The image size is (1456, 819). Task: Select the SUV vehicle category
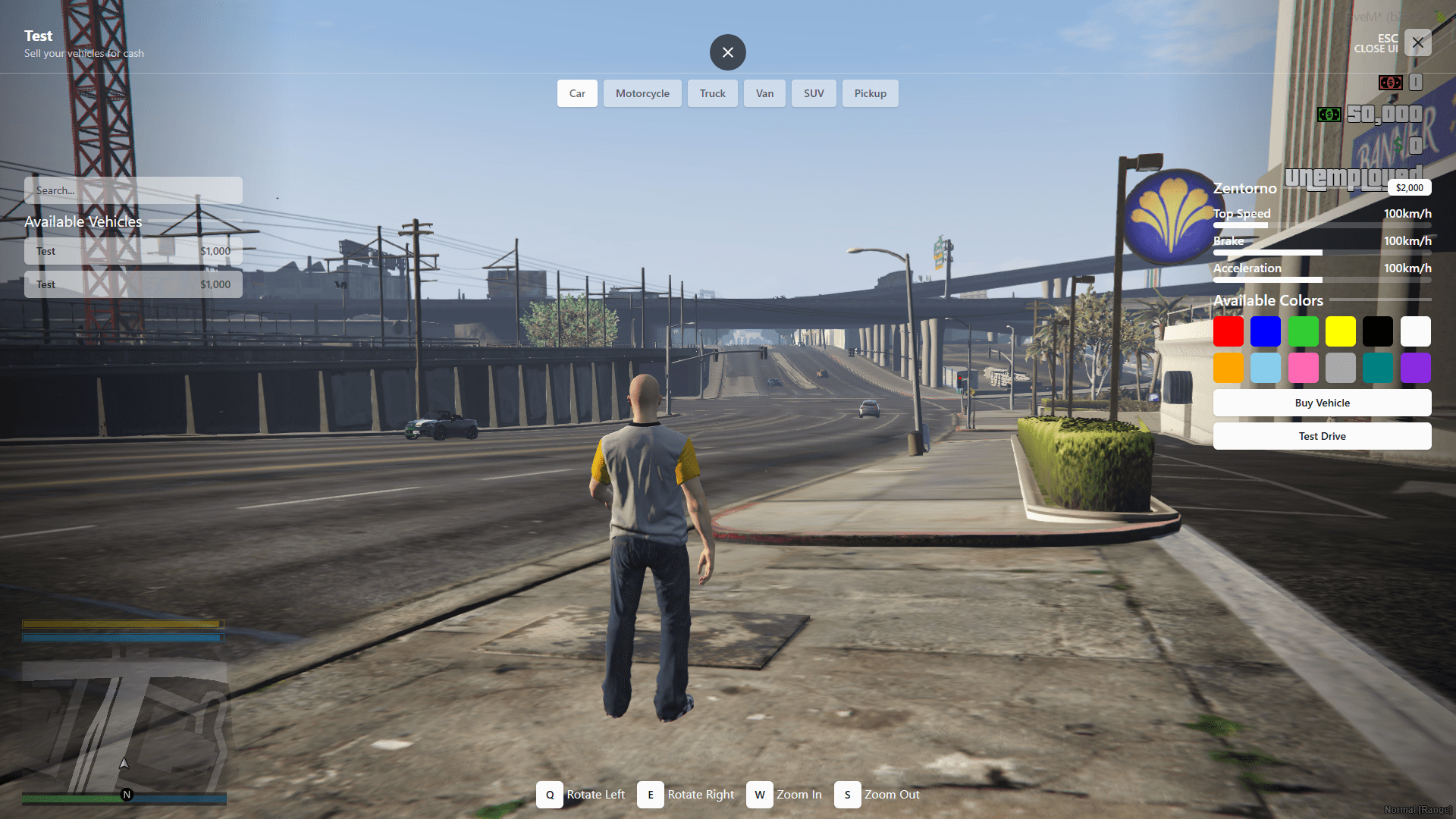pos(813,93)
